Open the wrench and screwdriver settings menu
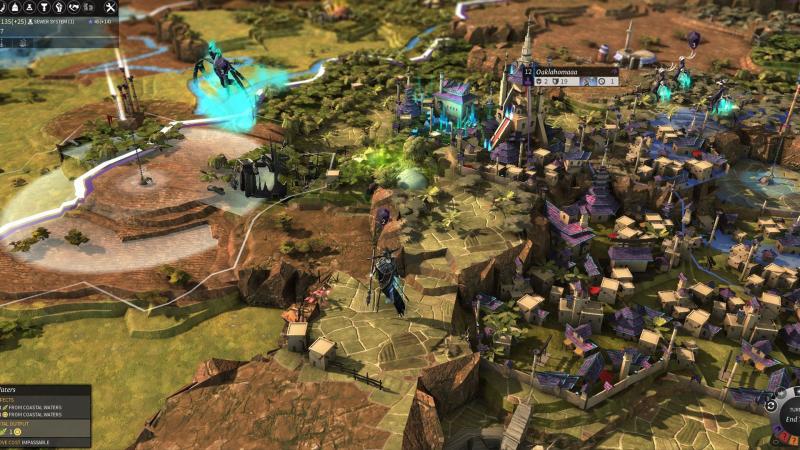This screenshot has height=450, width=800. pyautogui.click(x=109, y=6)
